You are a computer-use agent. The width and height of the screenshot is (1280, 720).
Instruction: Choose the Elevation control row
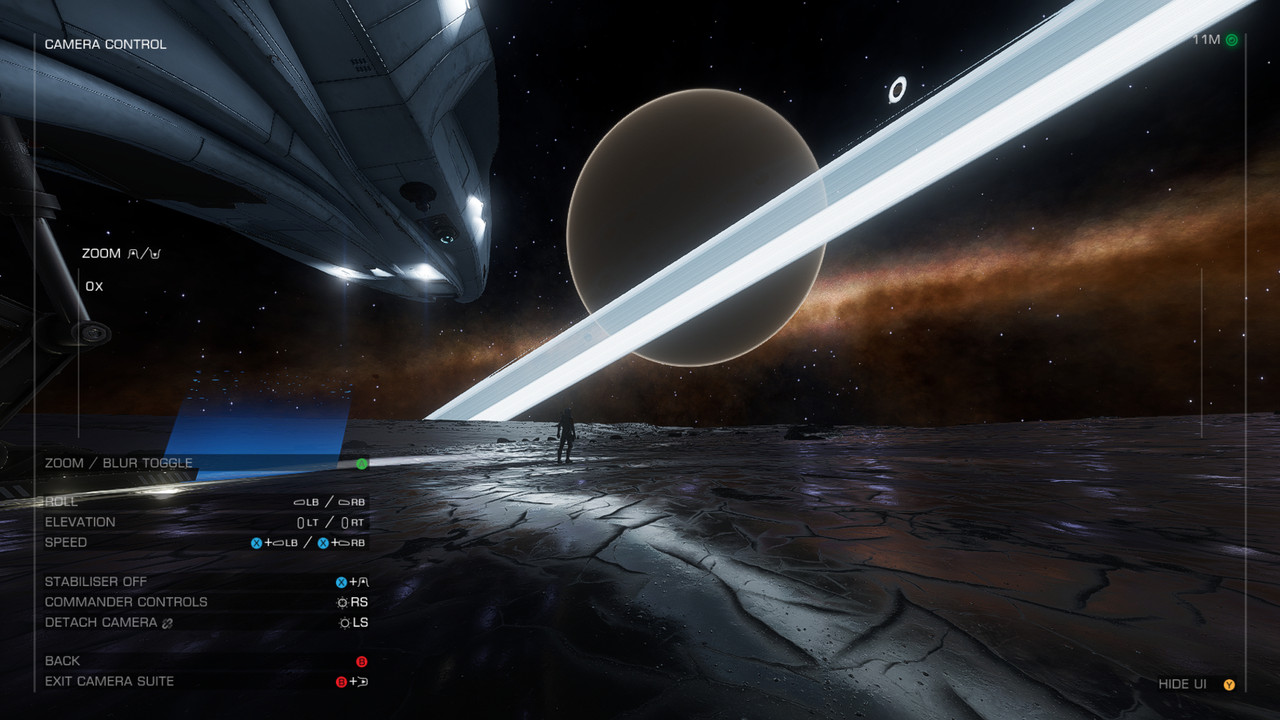tap(80, 522)
